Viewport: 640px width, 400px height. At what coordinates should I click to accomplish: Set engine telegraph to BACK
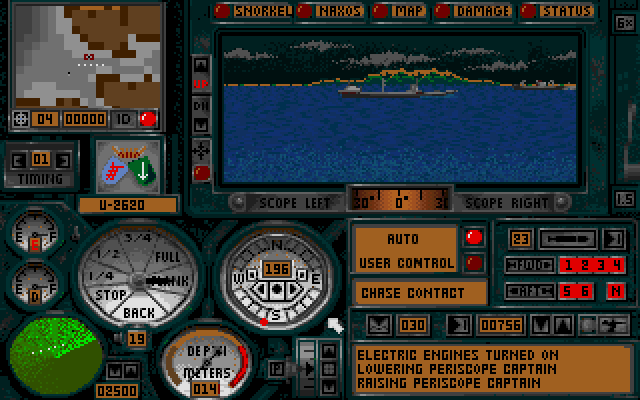(x=140, y=312)
